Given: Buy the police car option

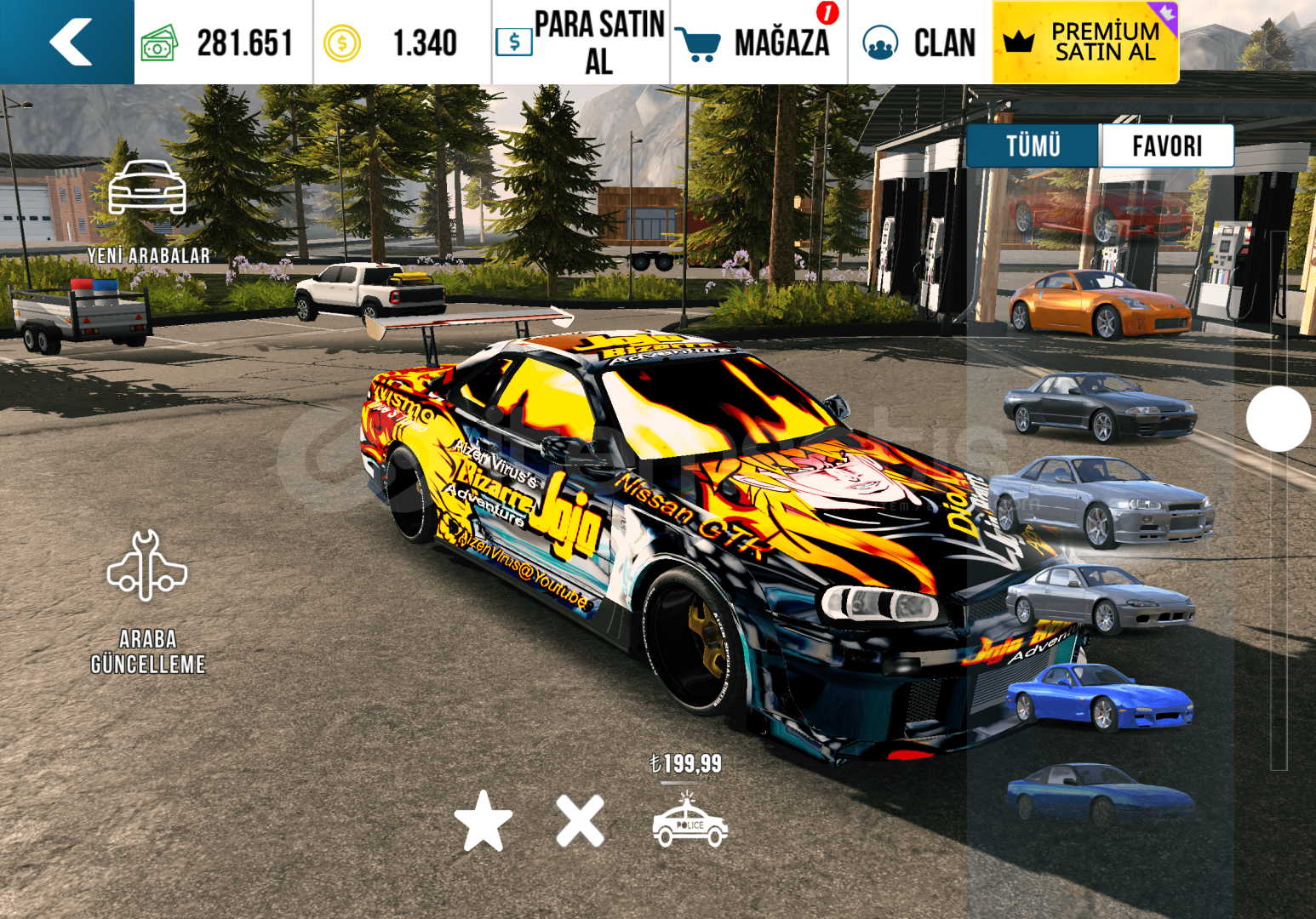Looking at the screenshot, I should pos(689,821).
